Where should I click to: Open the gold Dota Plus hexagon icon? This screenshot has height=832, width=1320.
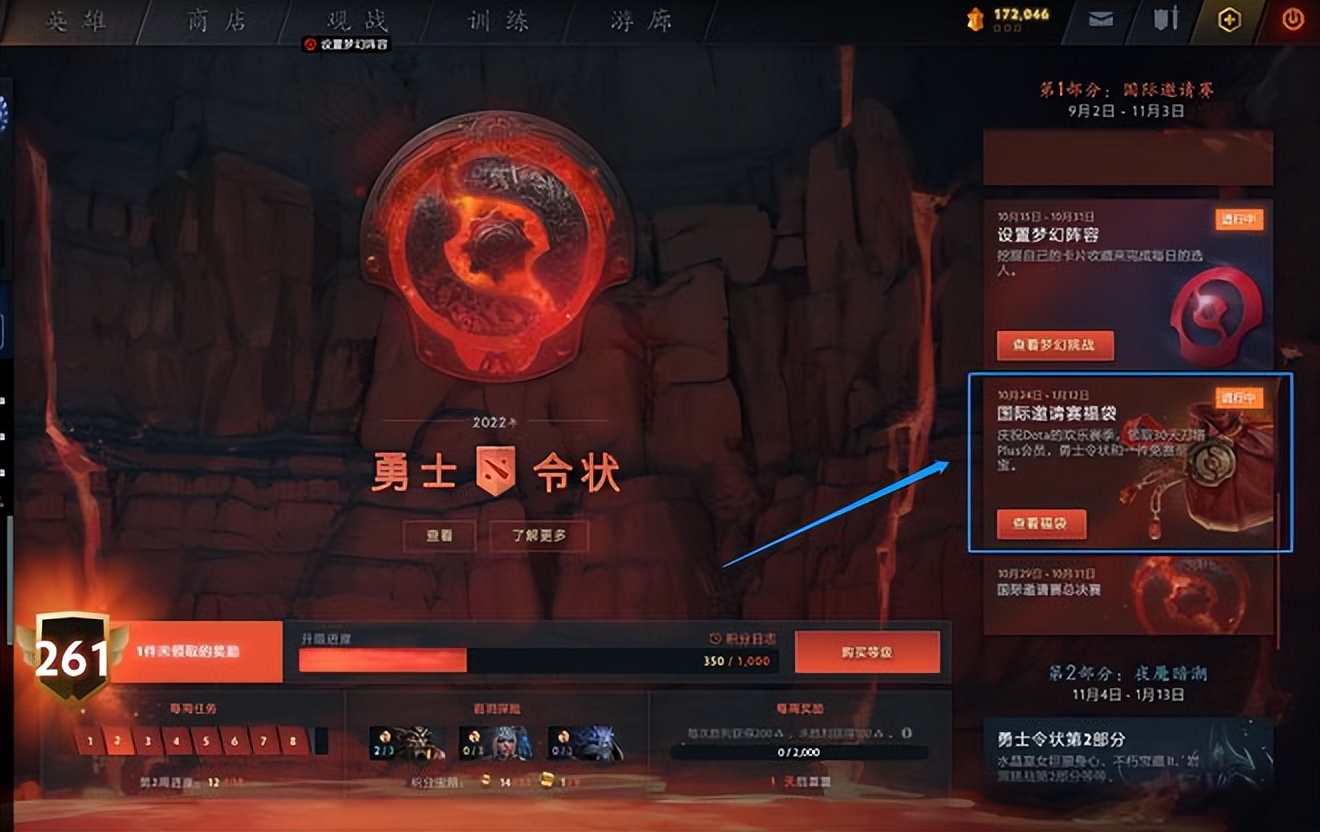click(x=1228, y=19)
